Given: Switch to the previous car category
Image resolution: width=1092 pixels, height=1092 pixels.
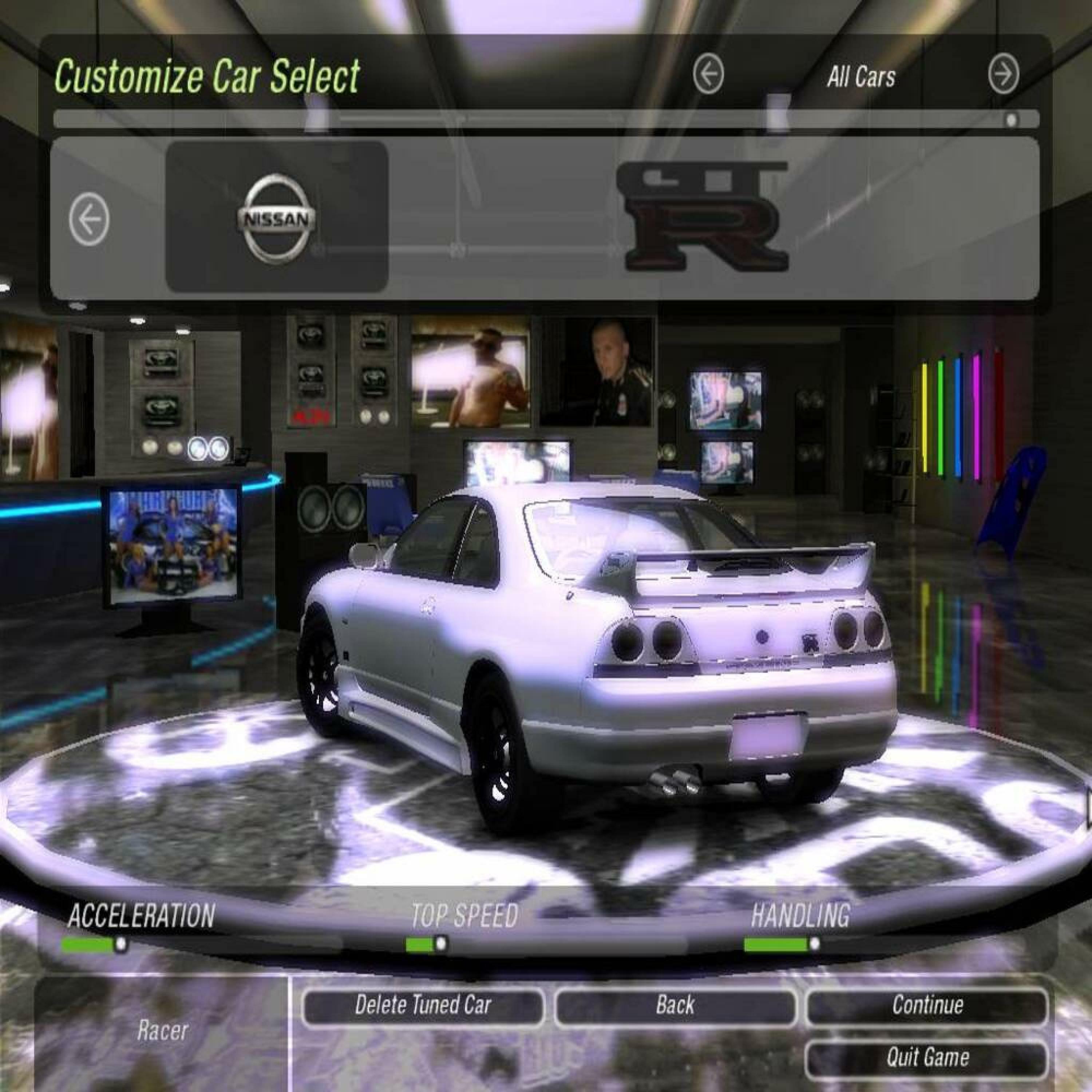Looking at the screenshot, I should coord(708,74).
